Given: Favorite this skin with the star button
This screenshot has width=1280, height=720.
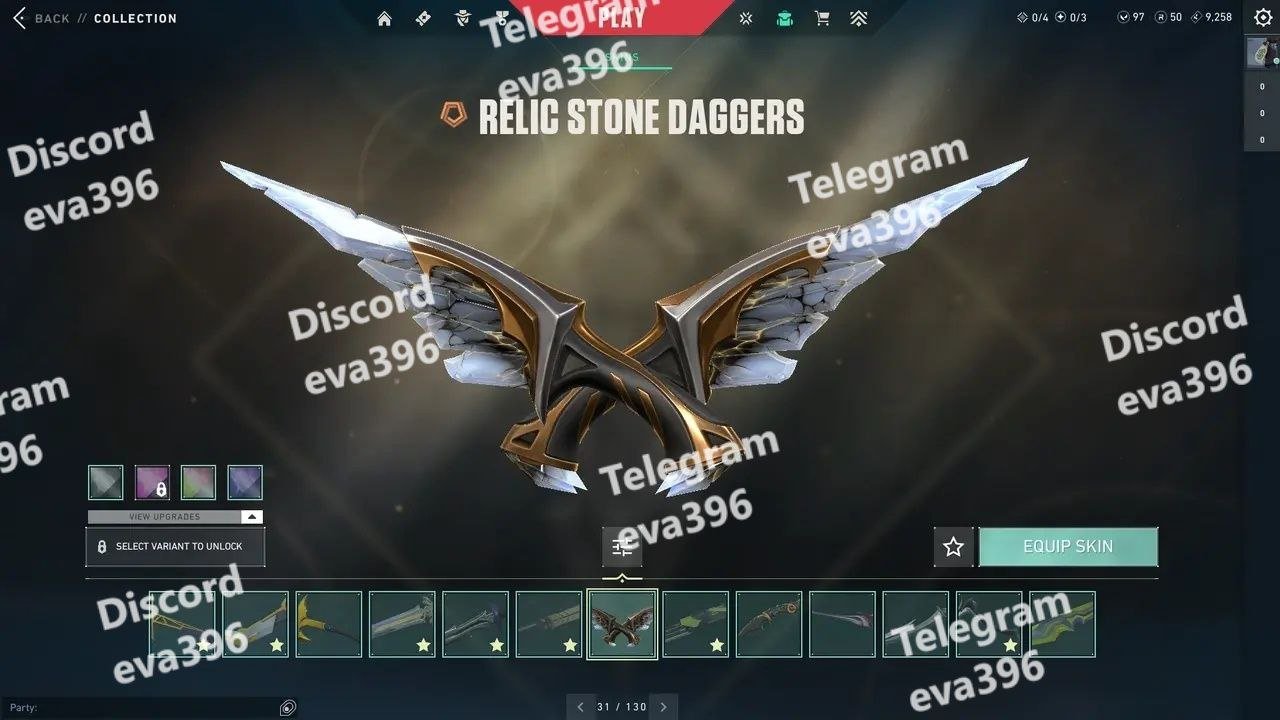Looking at the screenshot, I should coord(953,547).
